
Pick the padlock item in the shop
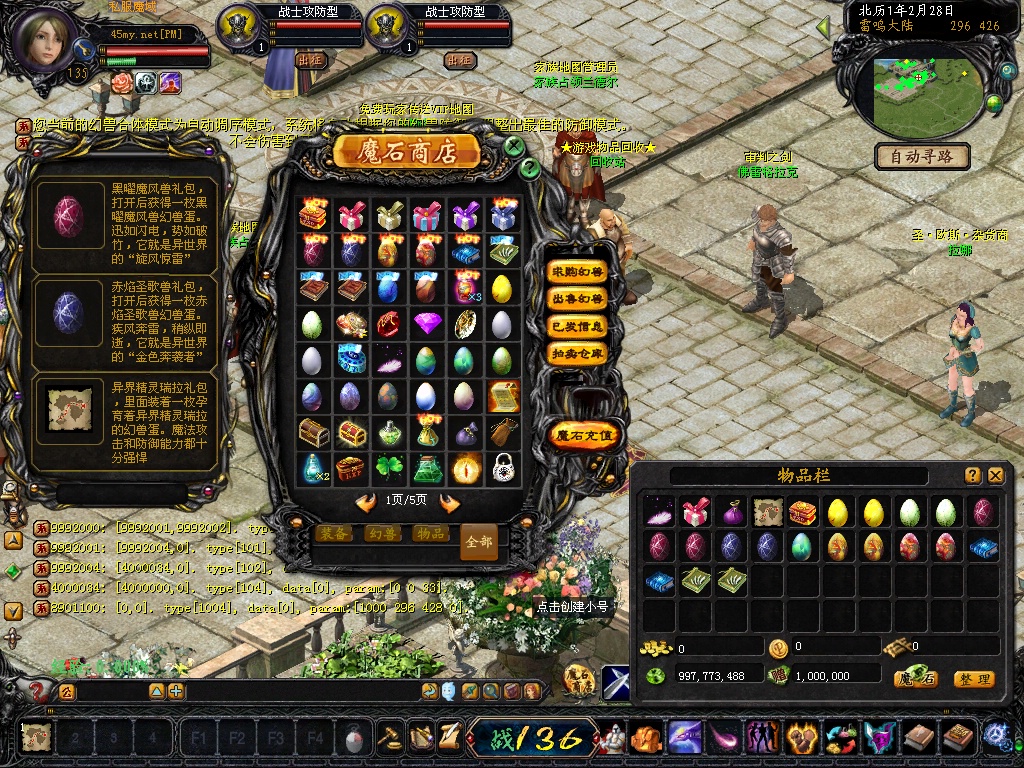click(502, 467)
